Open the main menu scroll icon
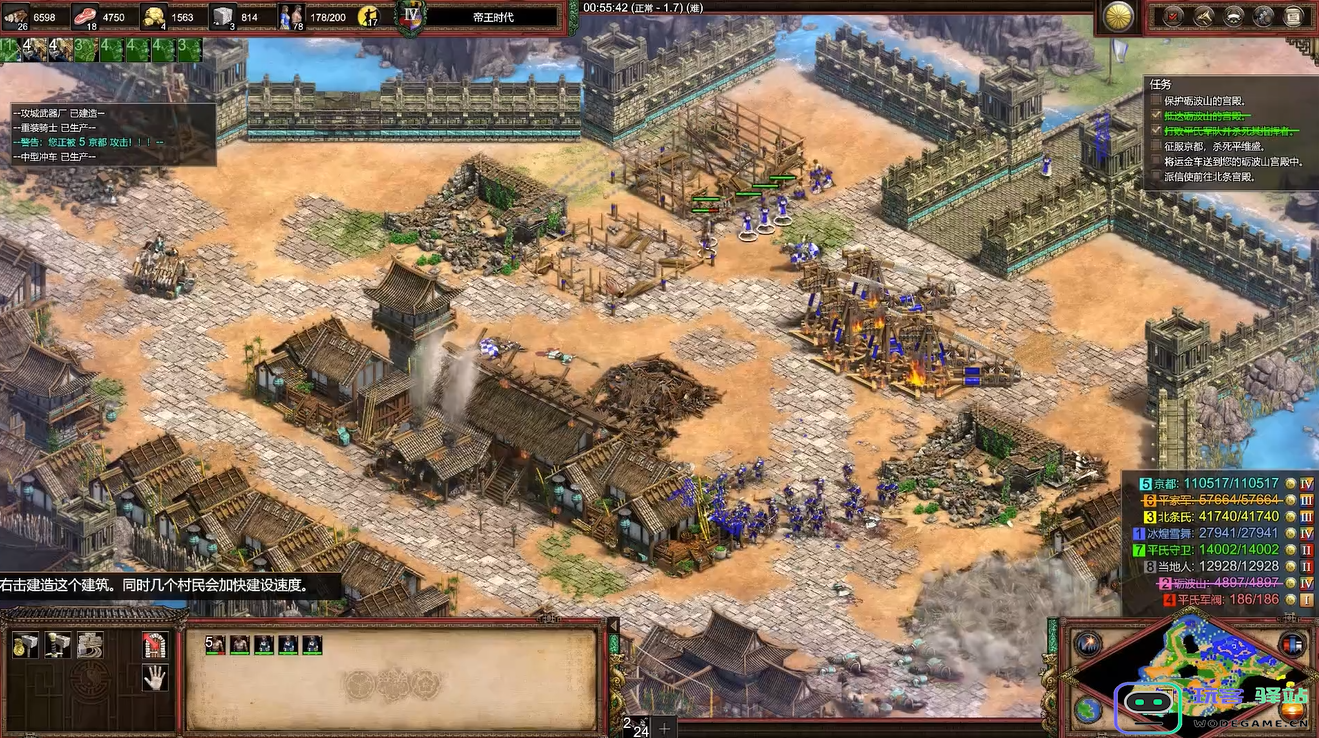This screenshot has width=1319, height=738. [1293, 16]
